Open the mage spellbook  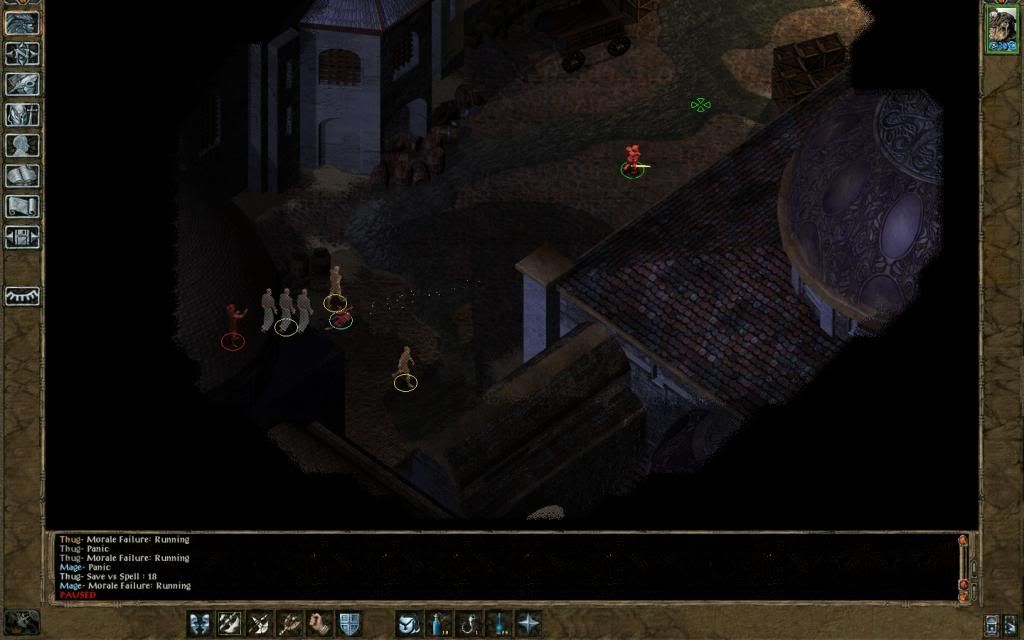click(x=22, y=176)
